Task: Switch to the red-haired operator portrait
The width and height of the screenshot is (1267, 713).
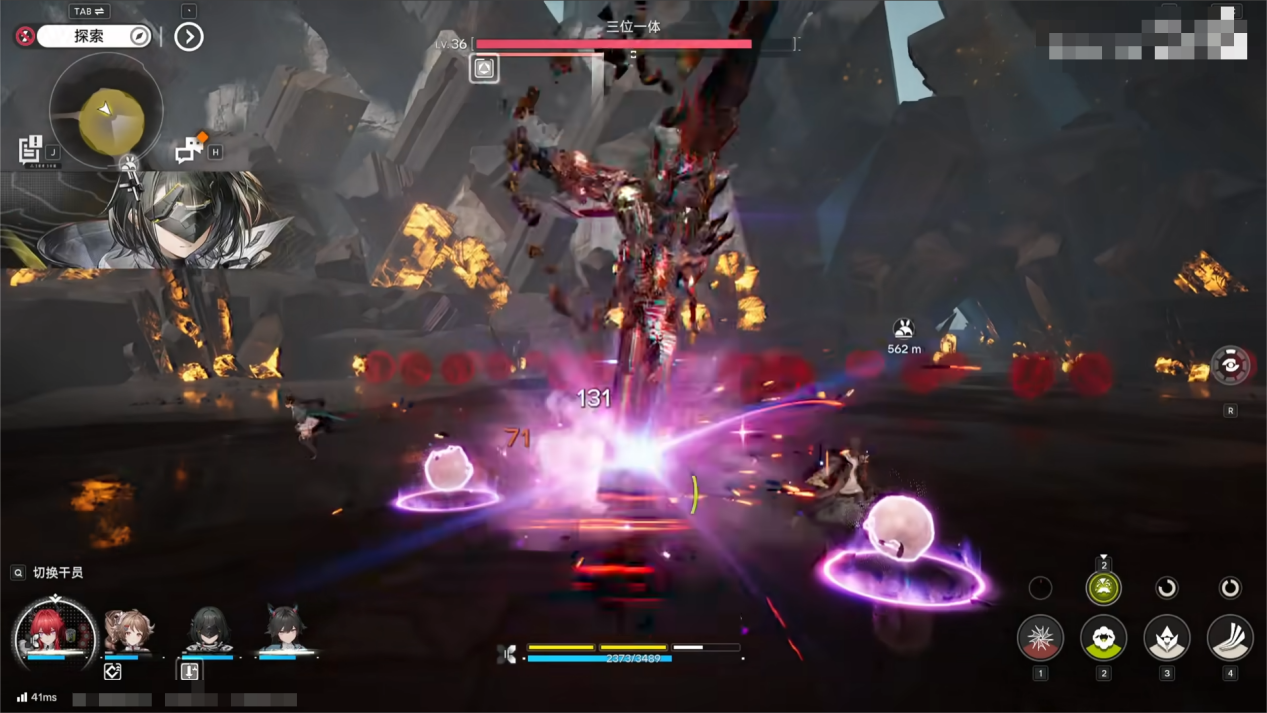Action: click(52, 632)
